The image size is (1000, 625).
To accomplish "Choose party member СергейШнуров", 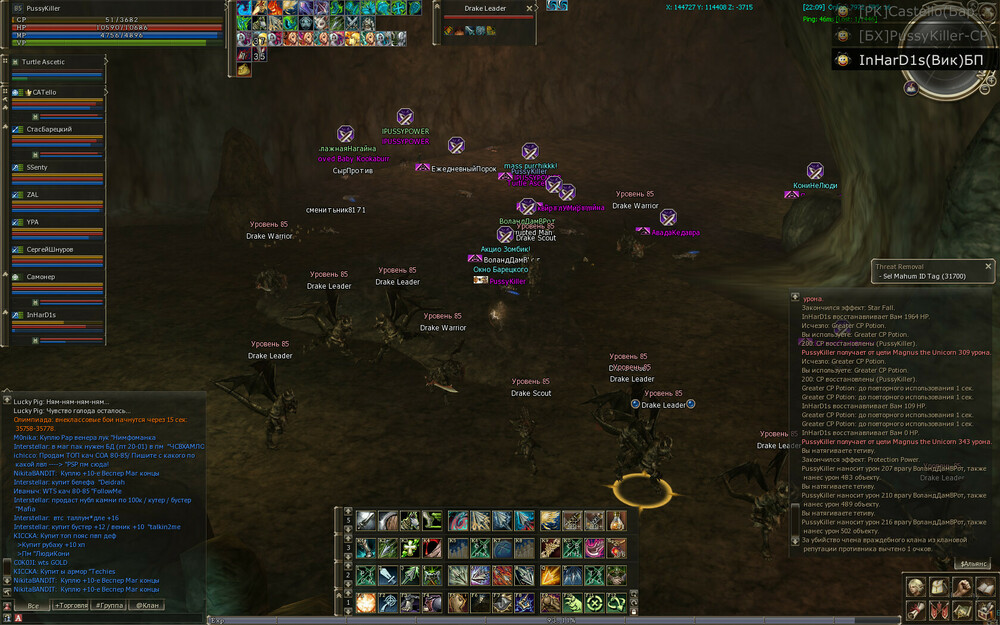I will click(49, 248).
